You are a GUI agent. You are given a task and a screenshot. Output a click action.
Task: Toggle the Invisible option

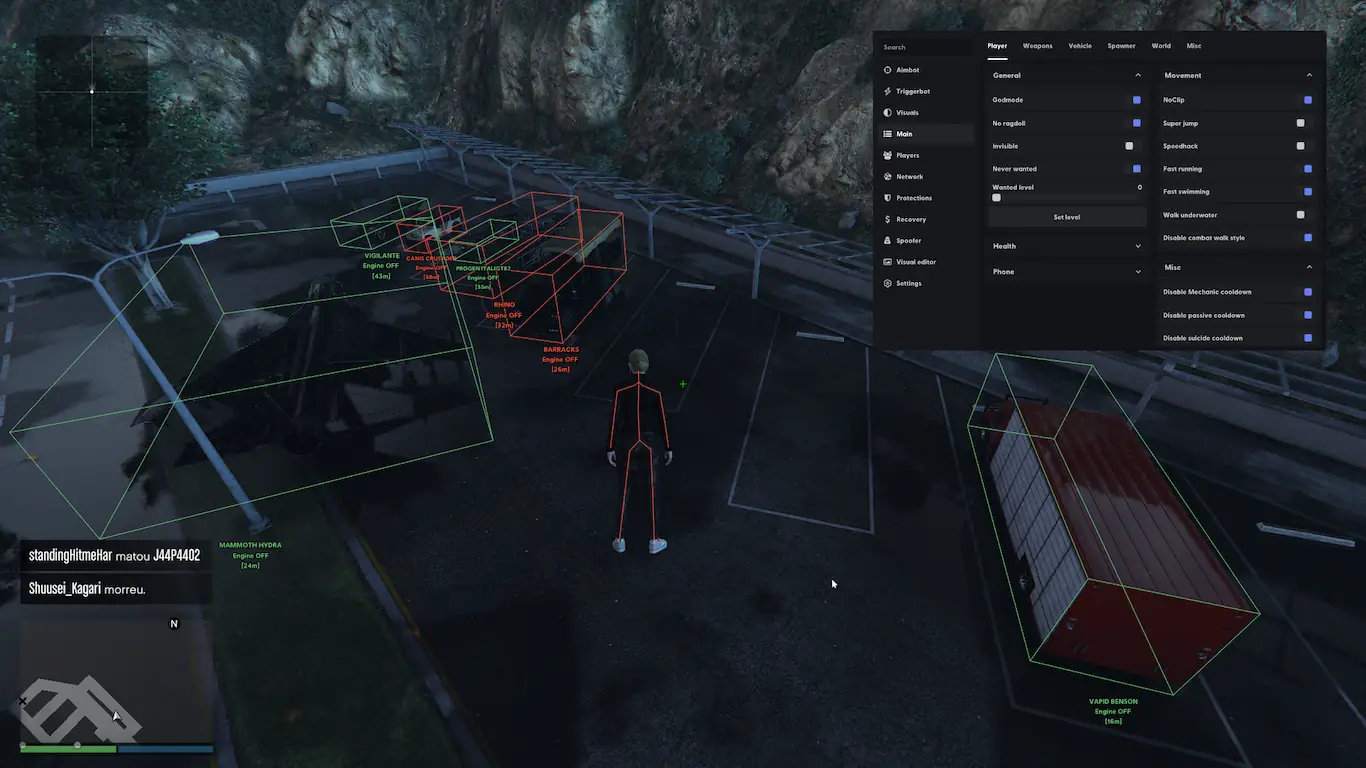coord(1129,146)
